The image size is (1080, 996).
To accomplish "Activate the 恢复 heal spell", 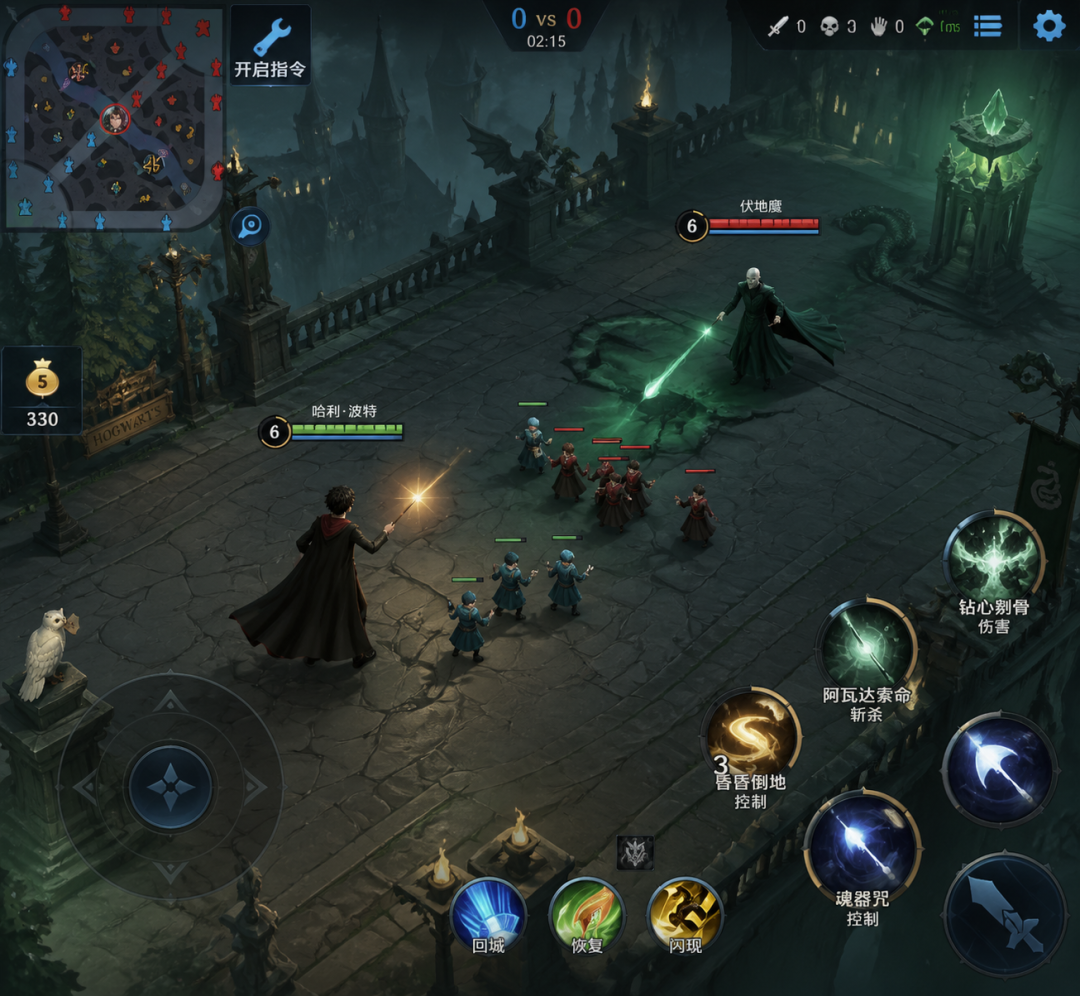I will 587,913.
